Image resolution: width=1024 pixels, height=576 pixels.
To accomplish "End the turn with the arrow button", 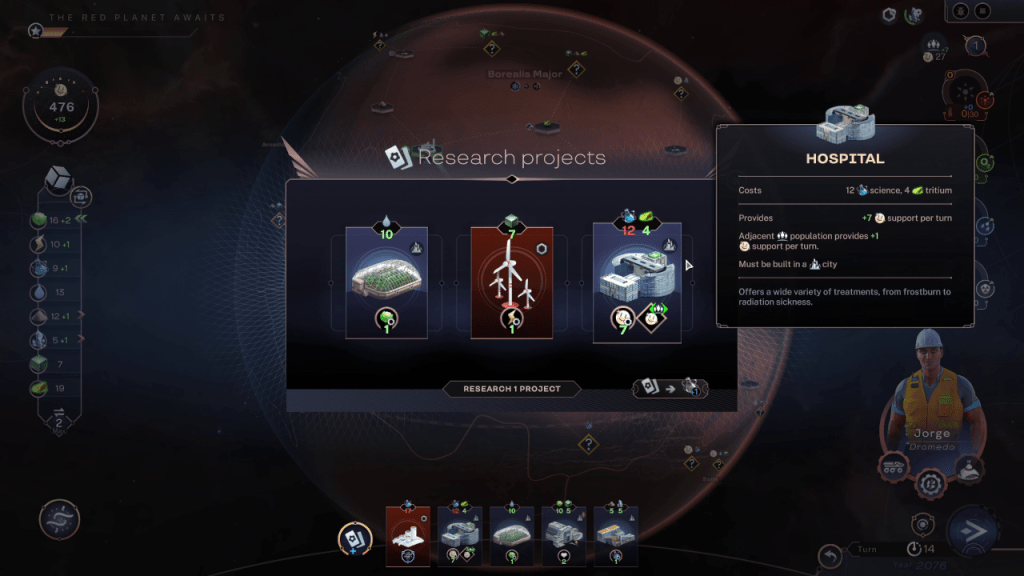I will coord(970,533).
